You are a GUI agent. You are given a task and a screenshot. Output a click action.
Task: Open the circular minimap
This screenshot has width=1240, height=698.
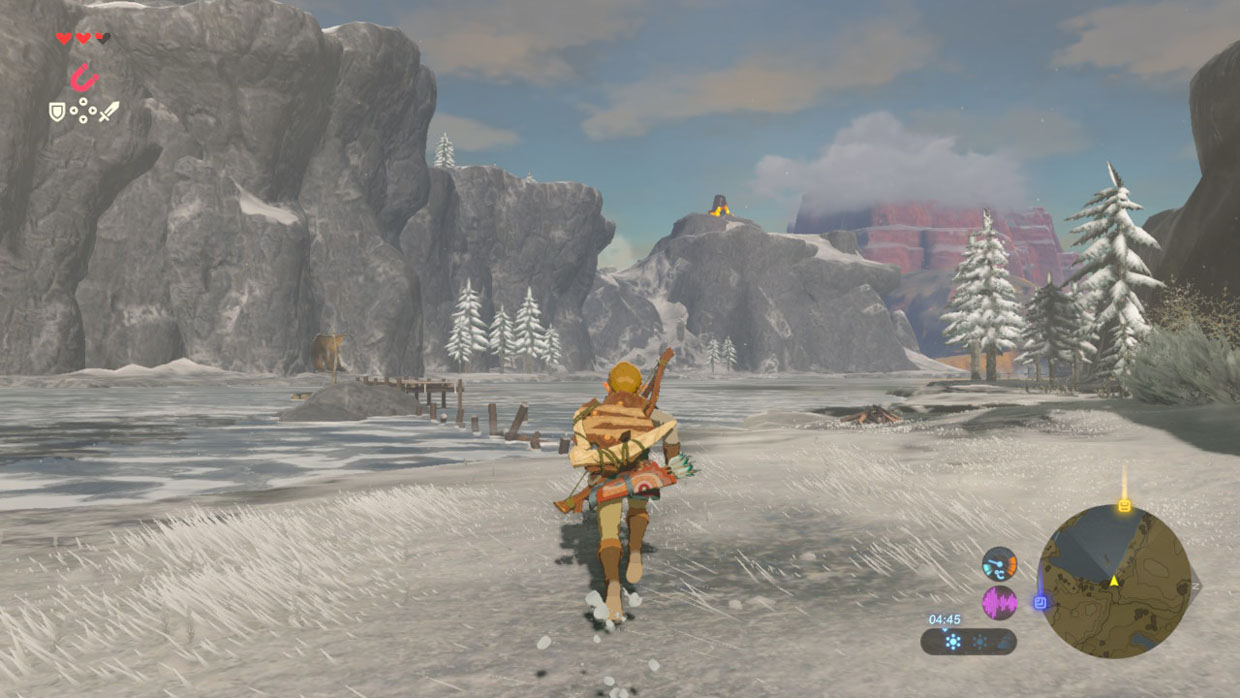click(x=1114, y=581)
